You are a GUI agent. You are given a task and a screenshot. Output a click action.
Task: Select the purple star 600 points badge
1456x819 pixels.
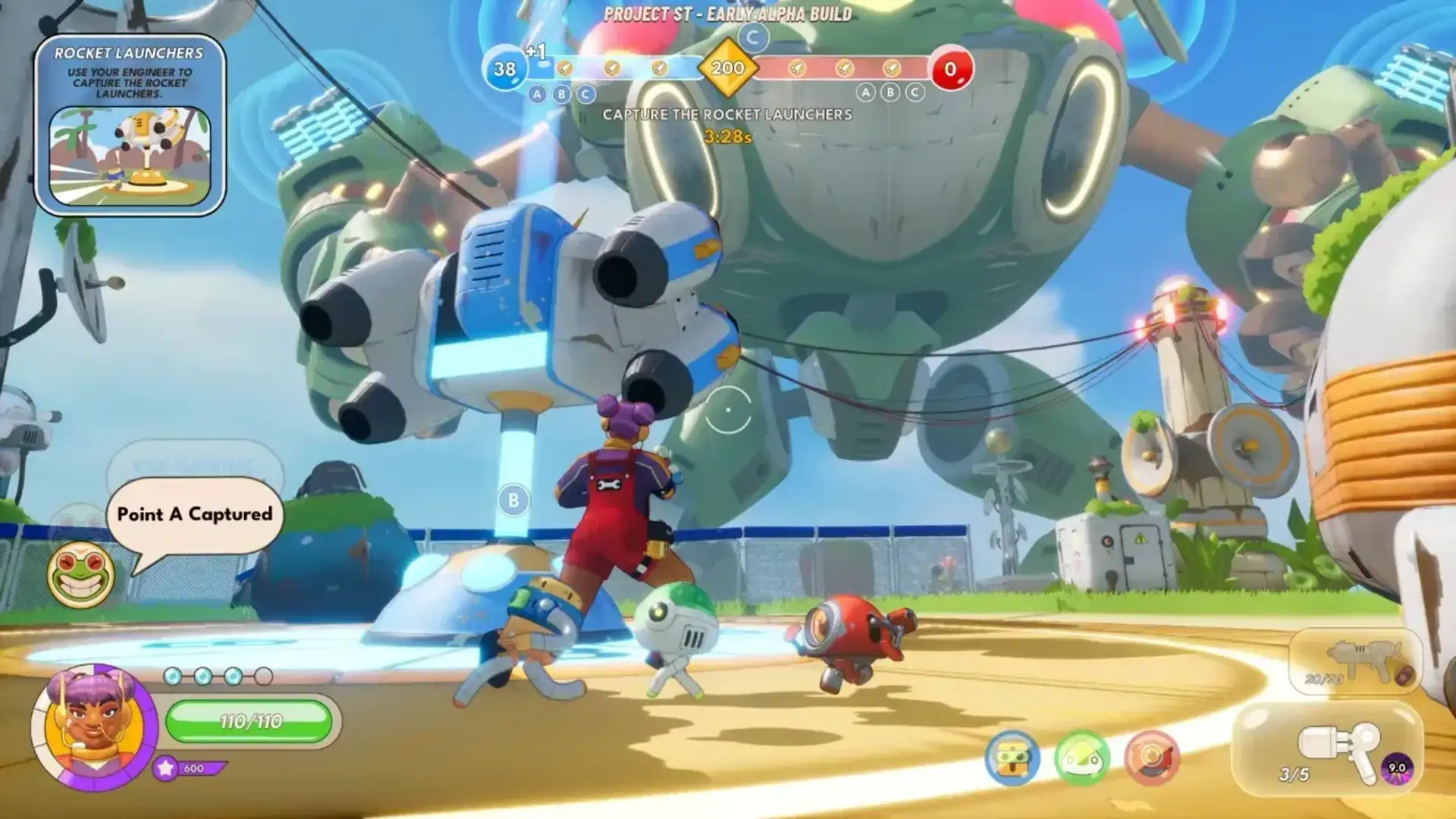click(x=188, y=768)
